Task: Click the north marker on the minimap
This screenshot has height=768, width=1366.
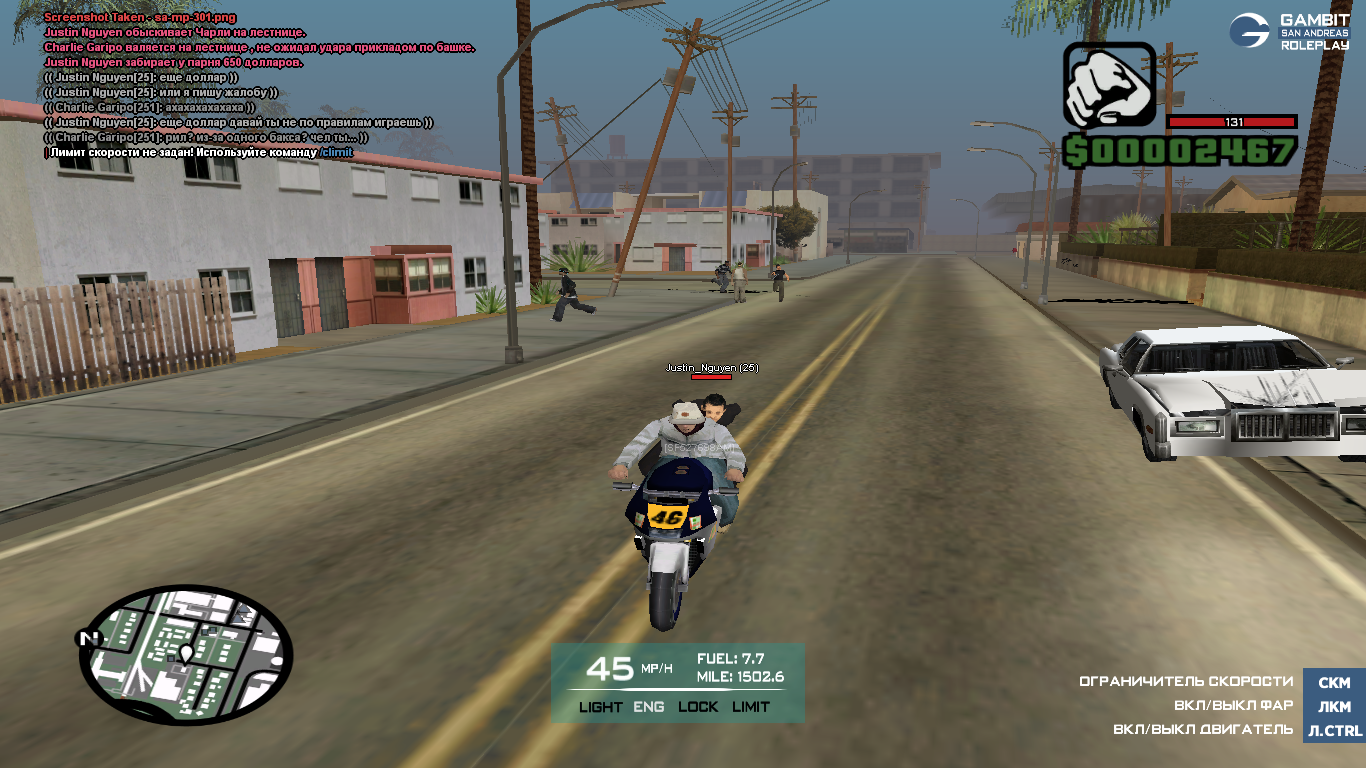Action: point(90,638)
